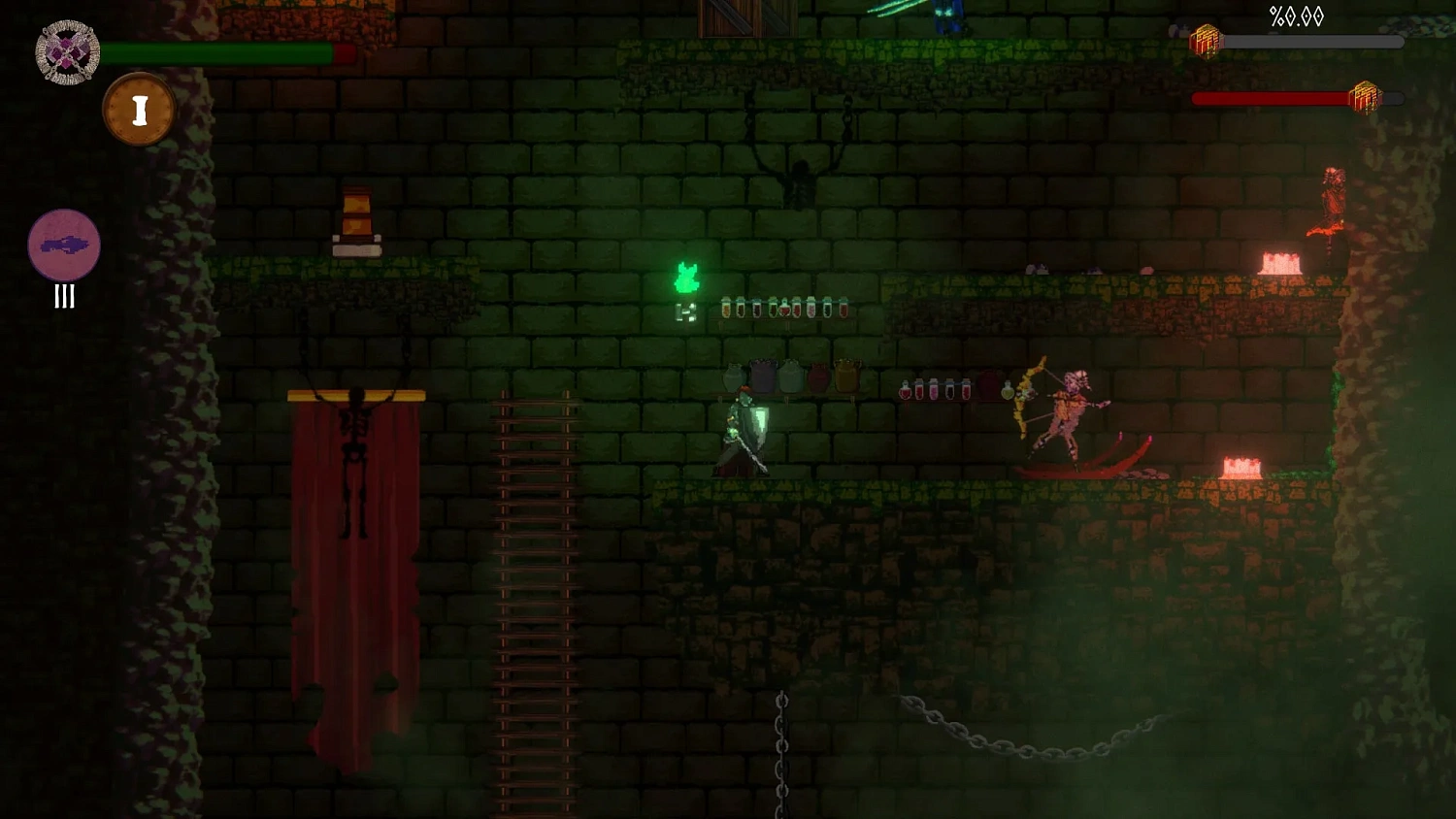Click the golden medallion marked with I
This screenshot has height=819, width=1456.
click(x=139, y=109)
